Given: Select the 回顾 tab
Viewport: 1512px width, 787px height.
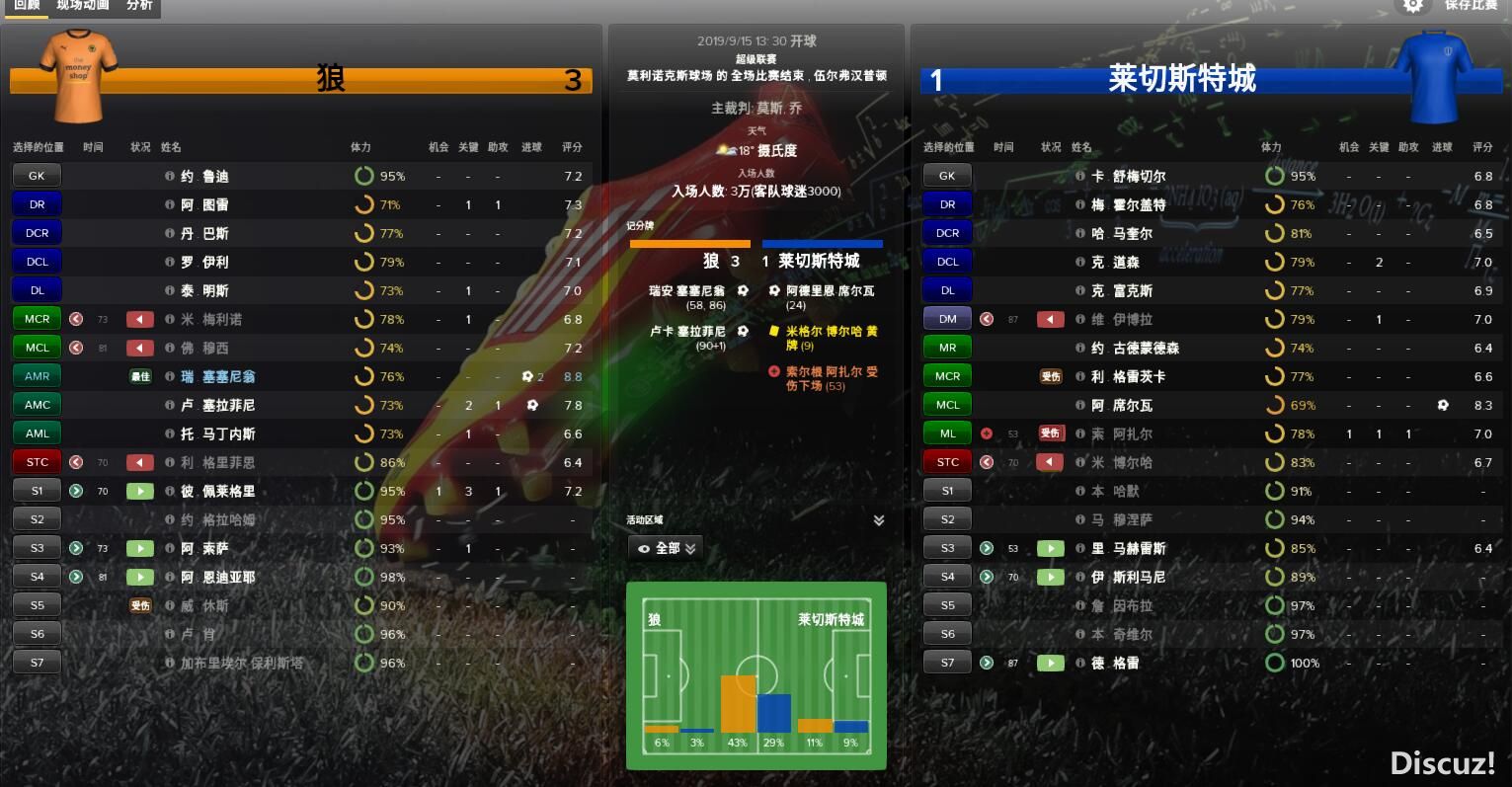Looking at the screenshot, I should tap(27, 6).
